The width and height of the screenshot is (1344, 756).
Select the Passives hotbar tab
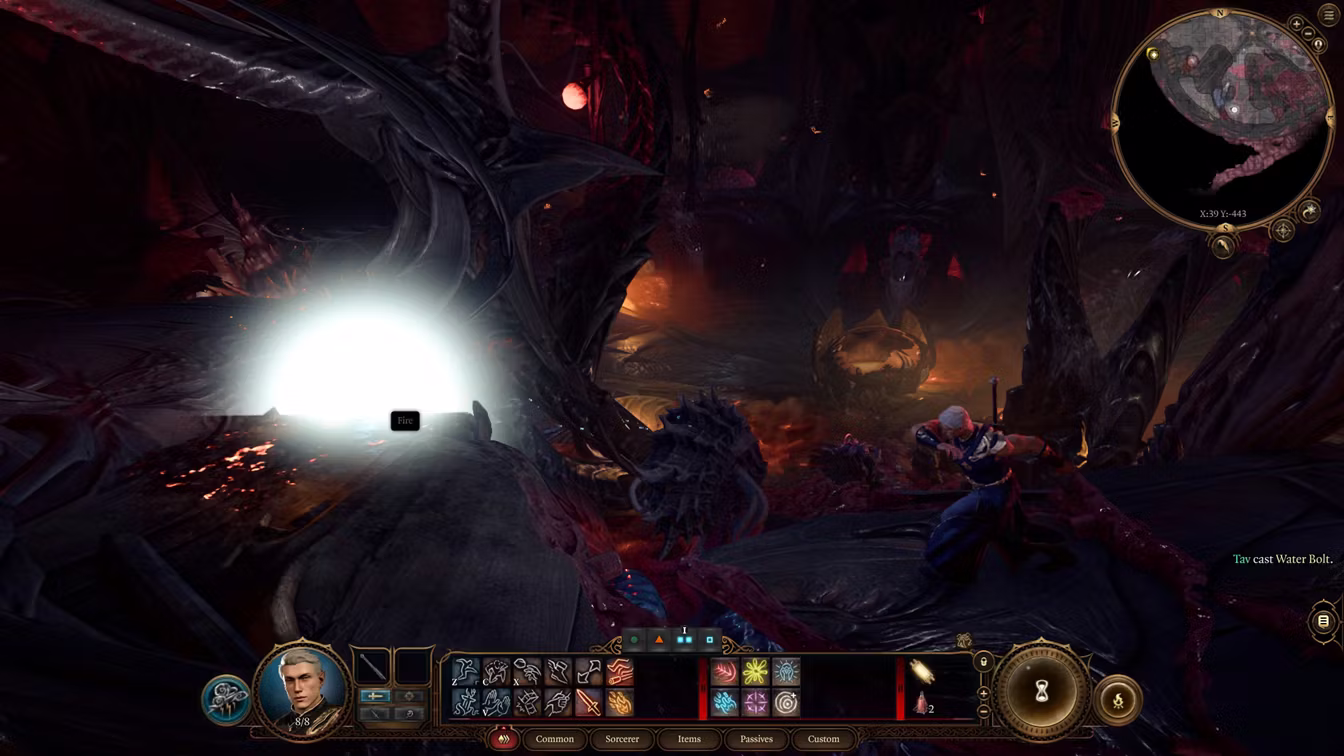pyautogui.click(x=756, y=739)
